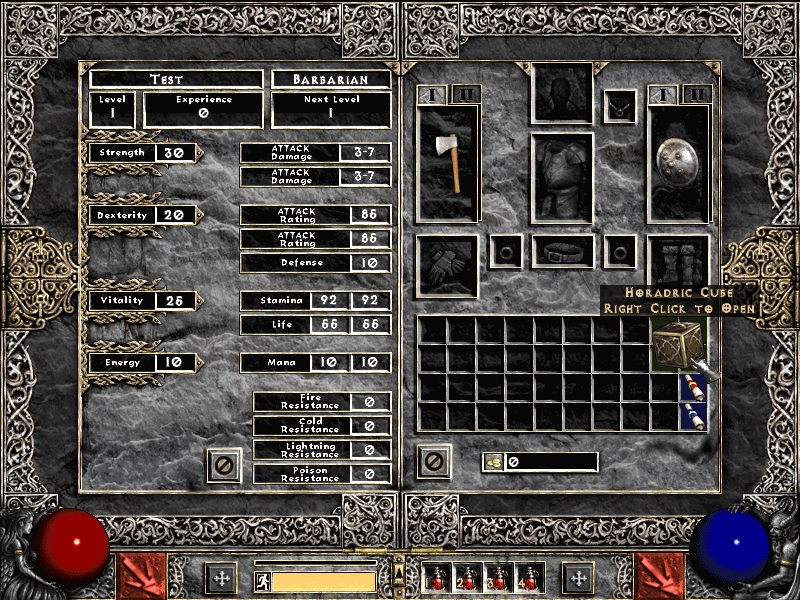This screenshot has height=600, width=800.
Task: Toggle the mini panel arrow above the belt
Action: pos(399,571)
